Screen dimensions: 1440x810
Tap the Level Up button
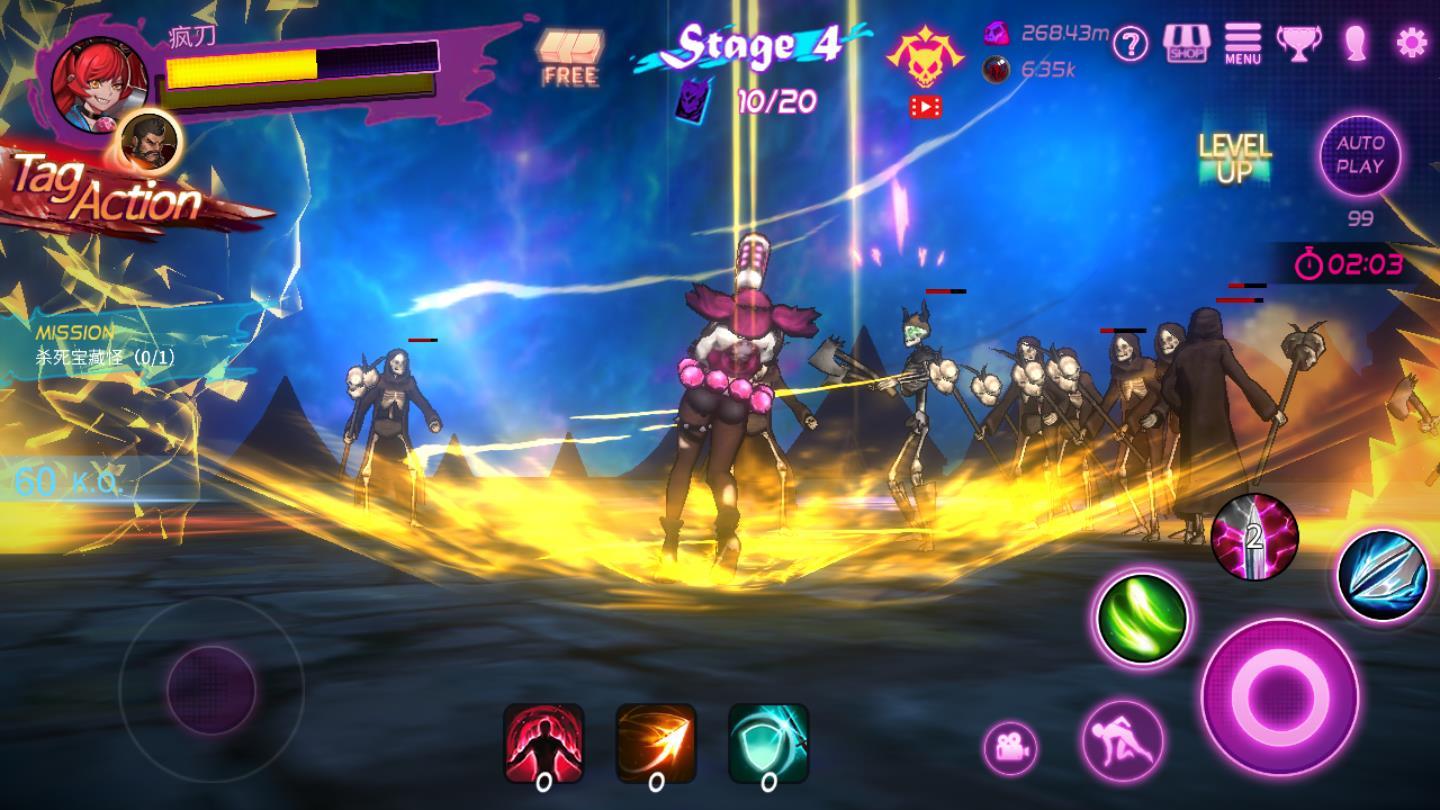pos(1234,160)
